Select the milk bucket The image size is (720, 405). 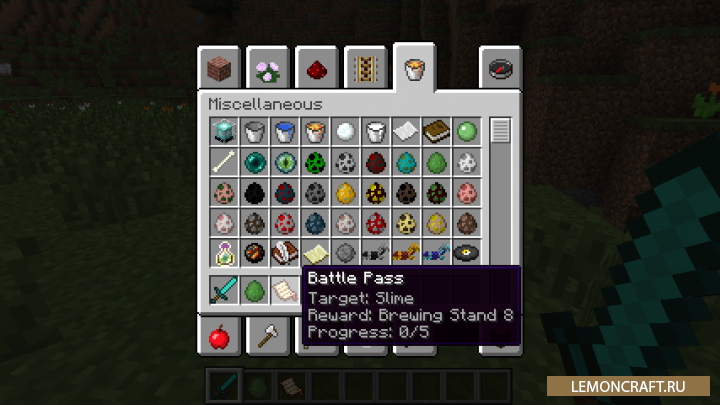pos(375,131)
